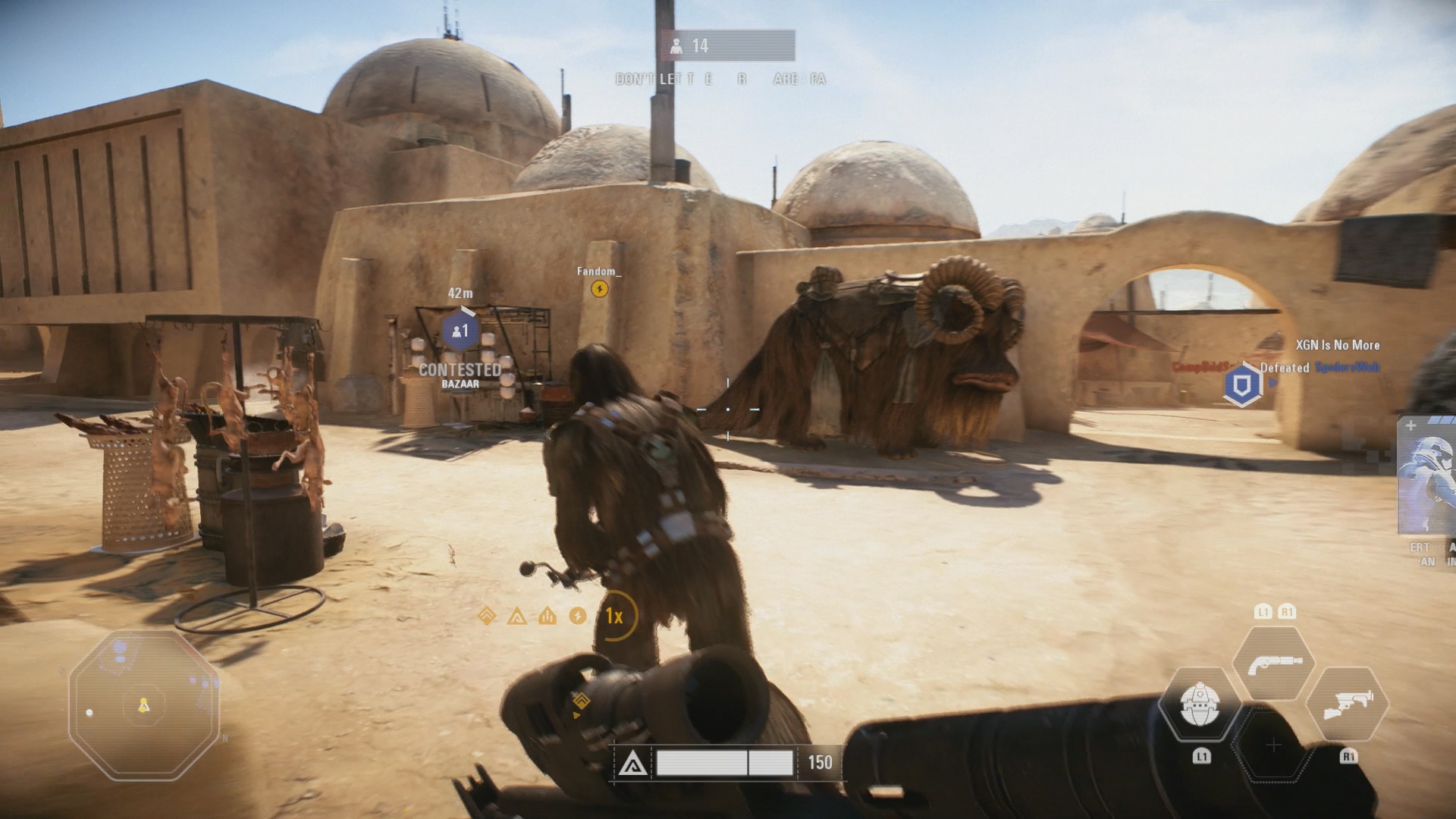
Task: Click the blue shield objective marker
Action: (x=1241, y=385)
